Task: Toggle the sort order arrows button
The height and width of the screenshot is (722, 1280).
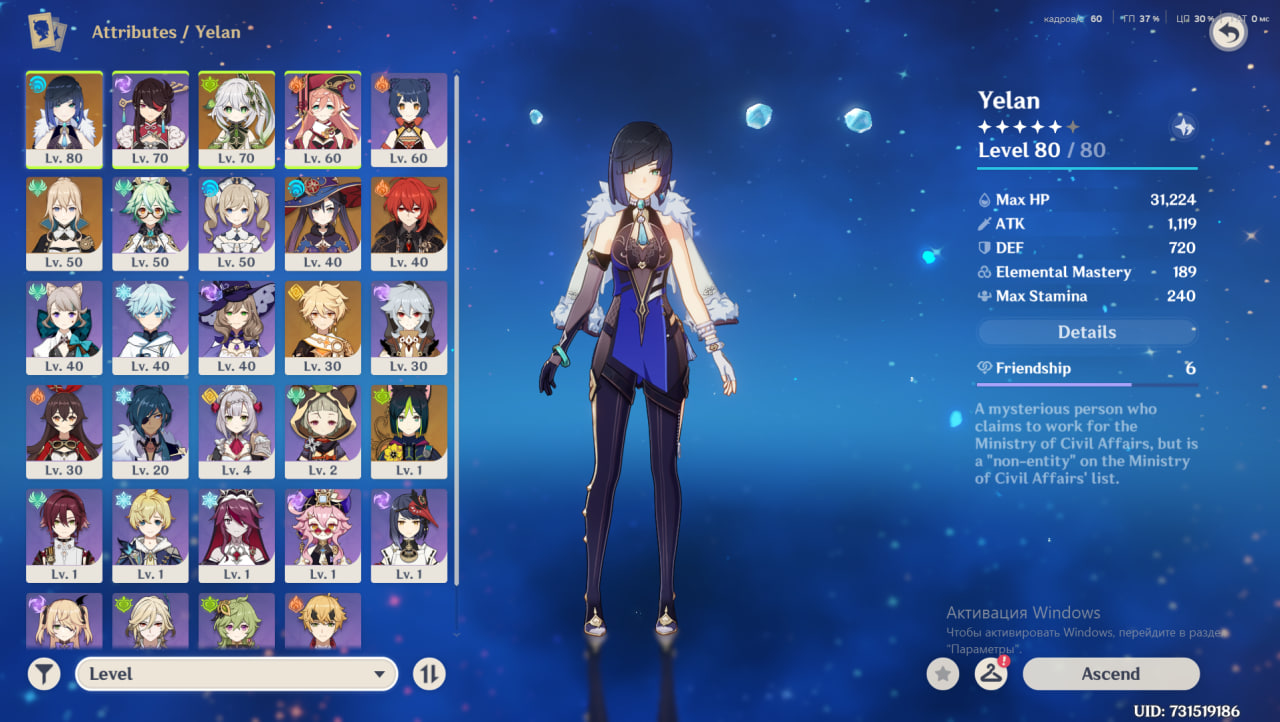Action: point(428,674)
